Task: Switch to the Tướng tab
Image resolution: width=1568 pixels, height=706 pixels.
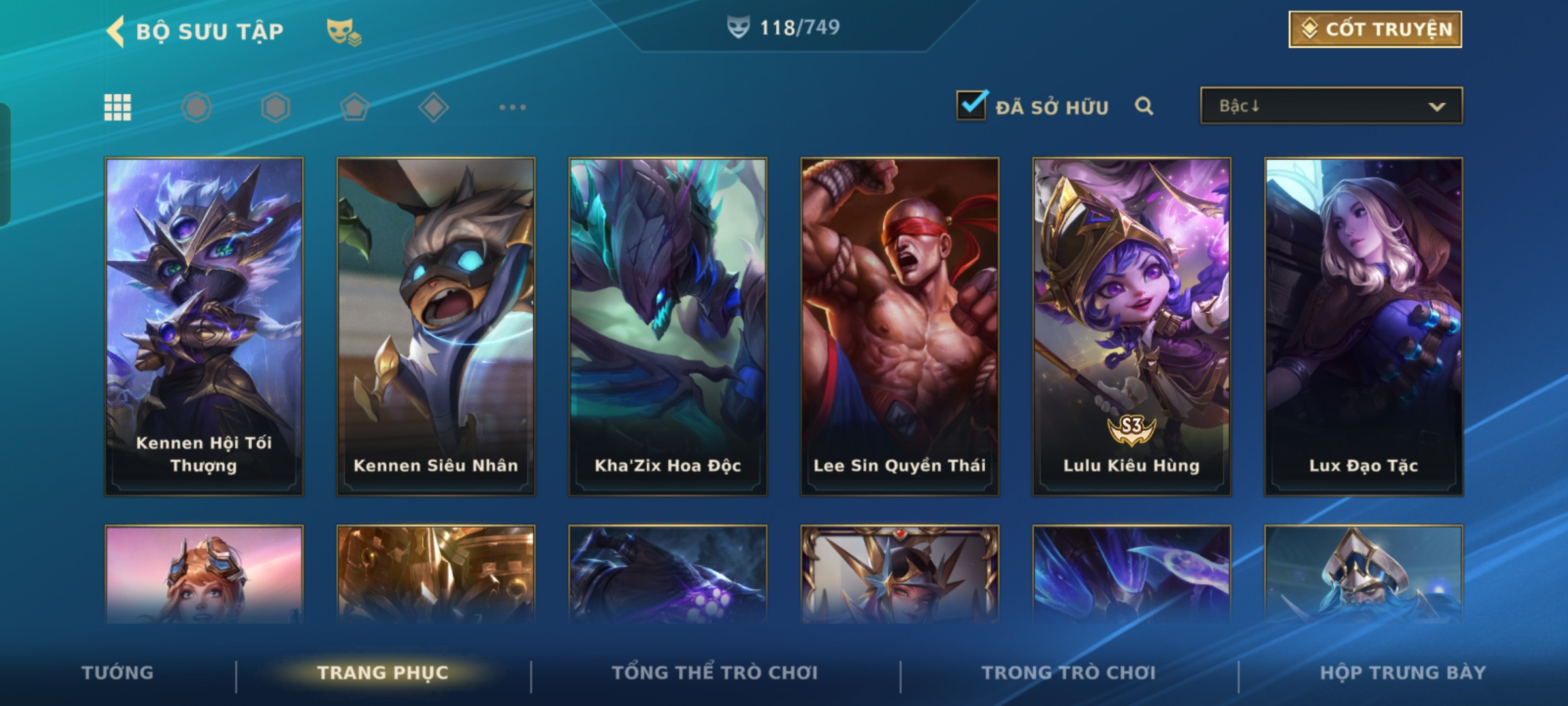Action: pos(118,673)
